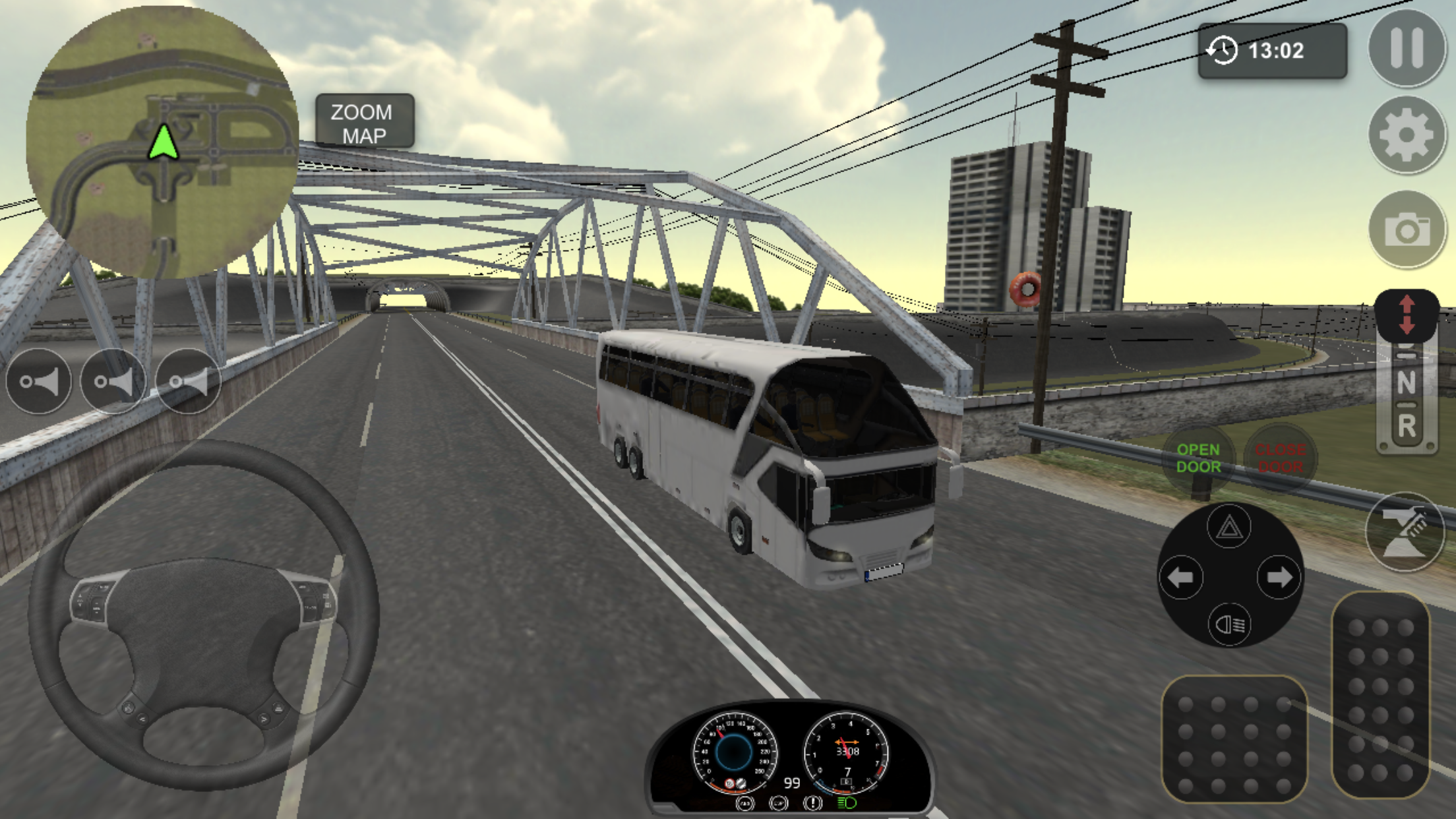The image size is (1456, 819).
Task: Activate the right turn signal
Action: (x=1279, y=578)
